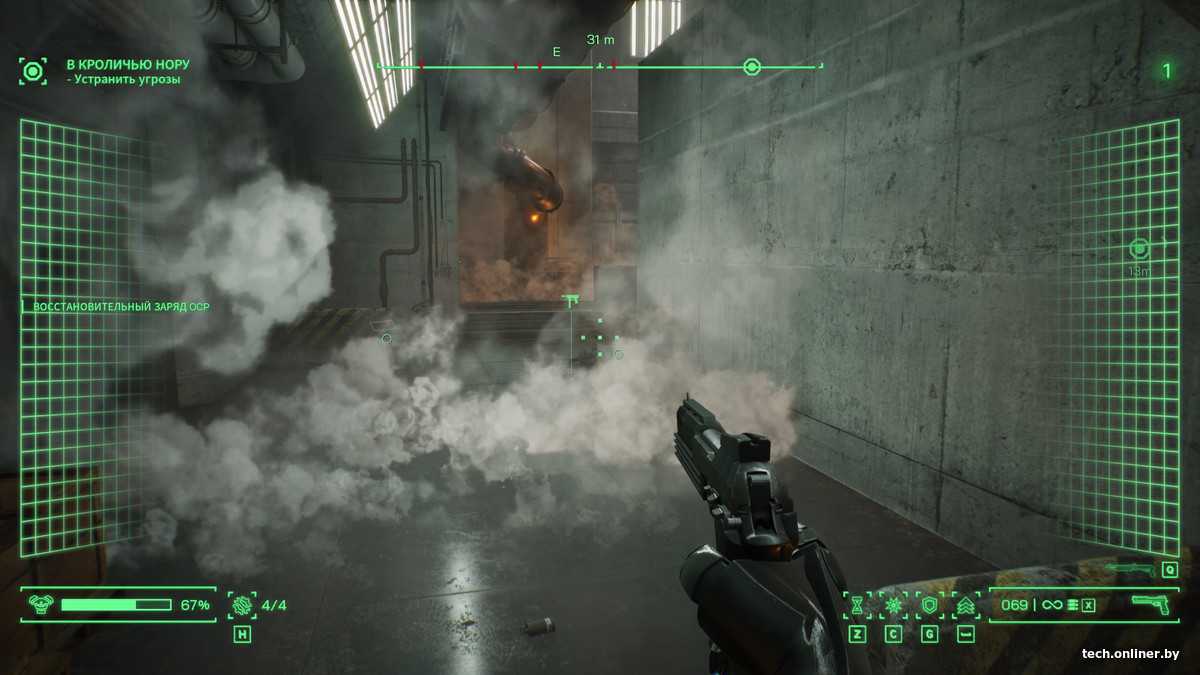Click the objective tracker target icon
This screenshot has height=675, width=1200.
(x=33, y=71)
